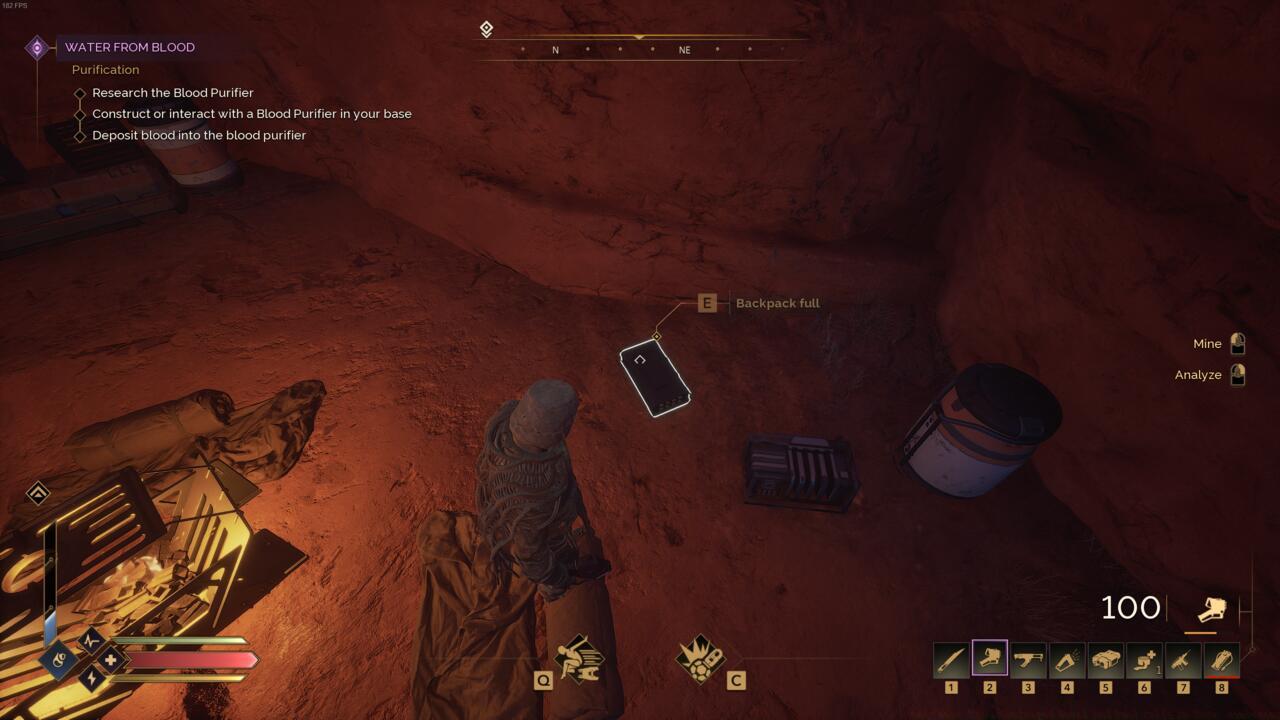
Task: Select the Purification section header
Action: [x=105, y=69]
